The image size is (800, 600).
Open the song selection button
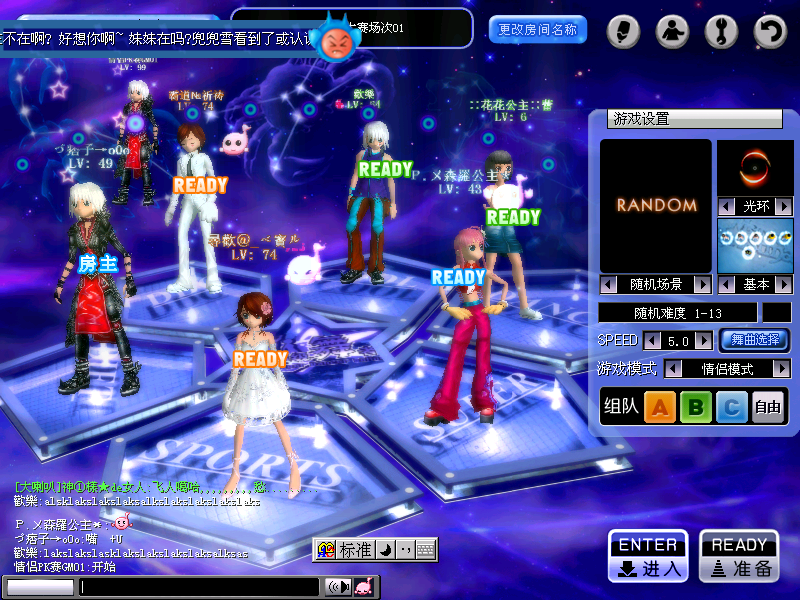click(754, 340)
